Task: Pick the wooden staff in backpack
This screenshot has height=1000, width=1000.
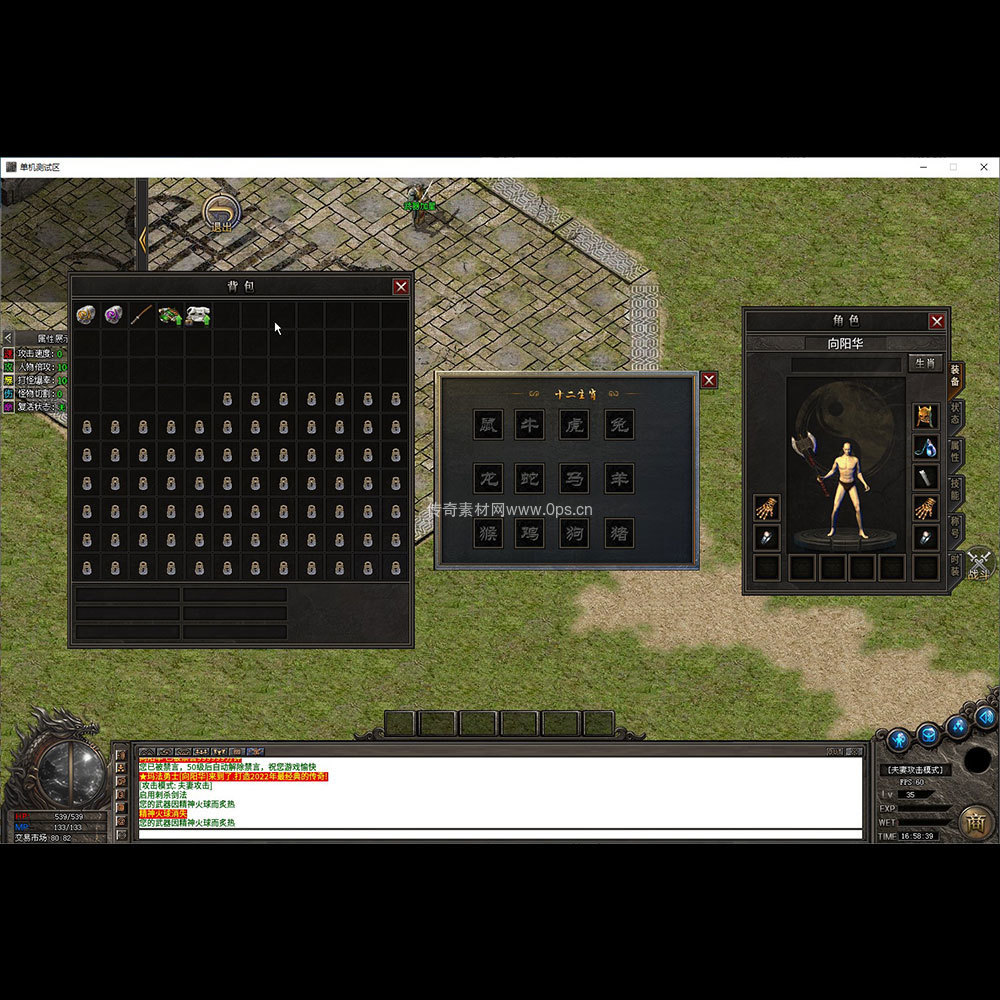Action: 142,316
